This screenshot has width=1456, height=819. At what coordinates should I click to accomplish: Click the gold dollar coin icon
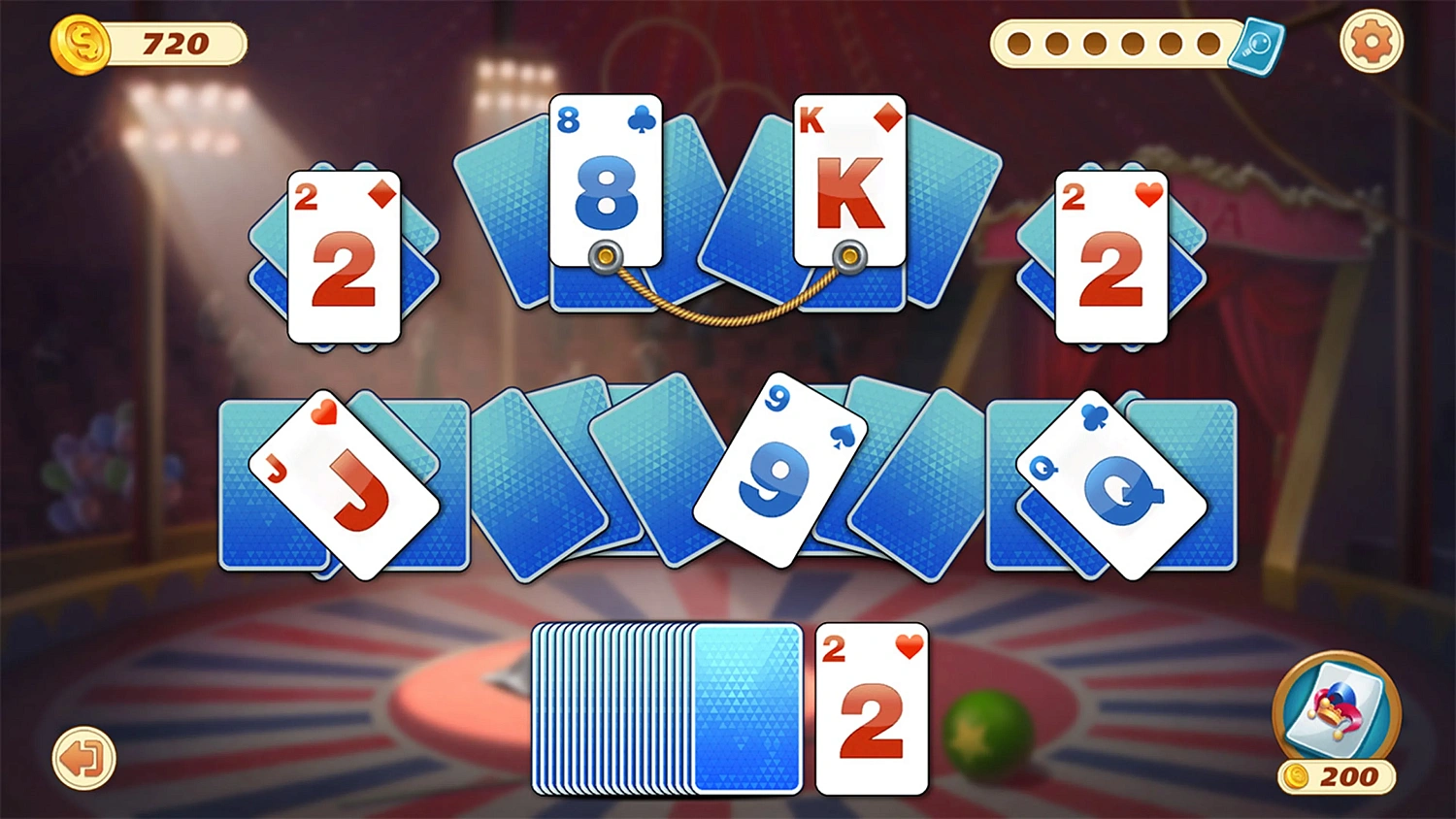(82, 43)
